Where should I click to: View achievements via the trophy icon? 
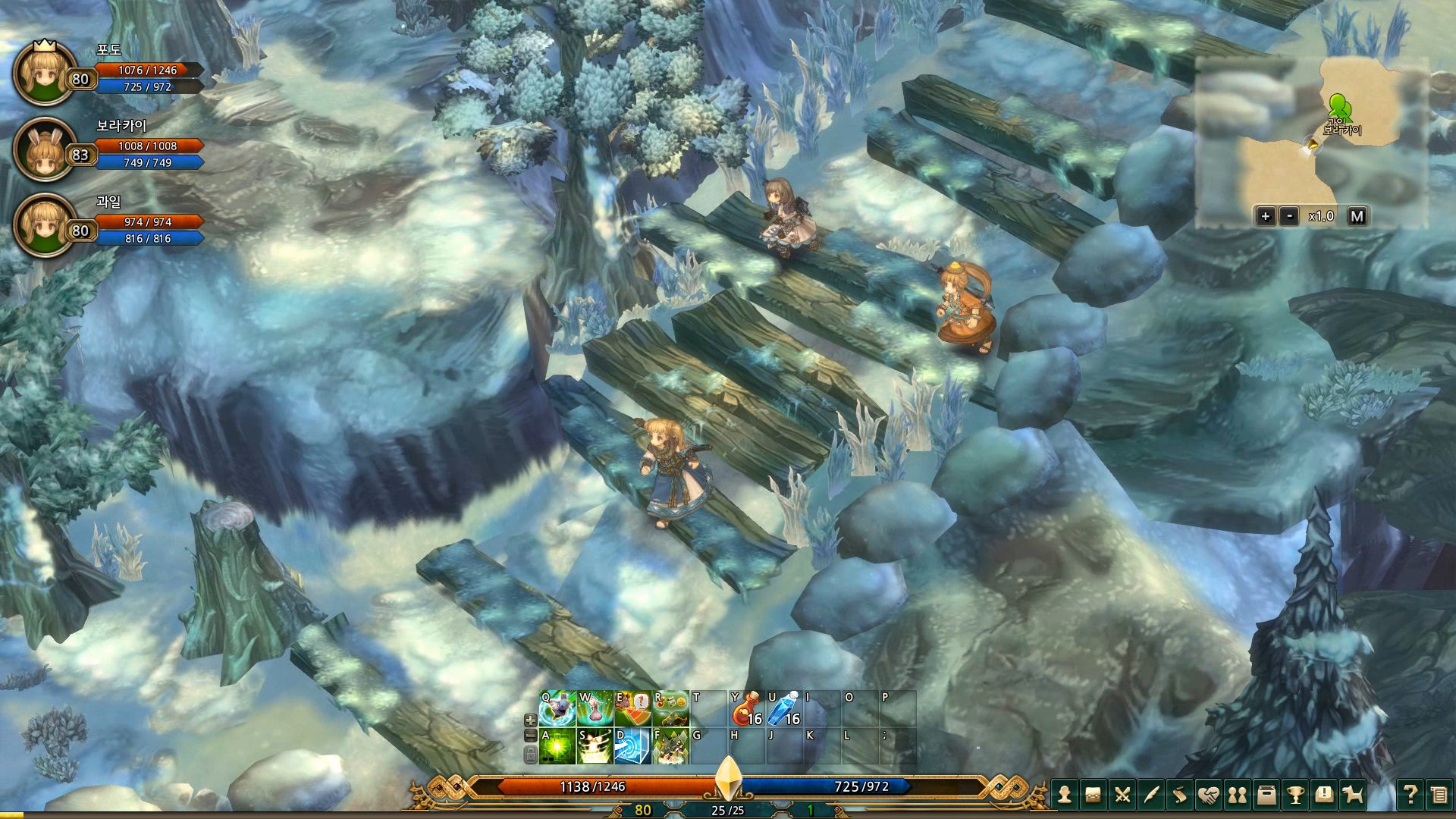[x=1296, y=796]
